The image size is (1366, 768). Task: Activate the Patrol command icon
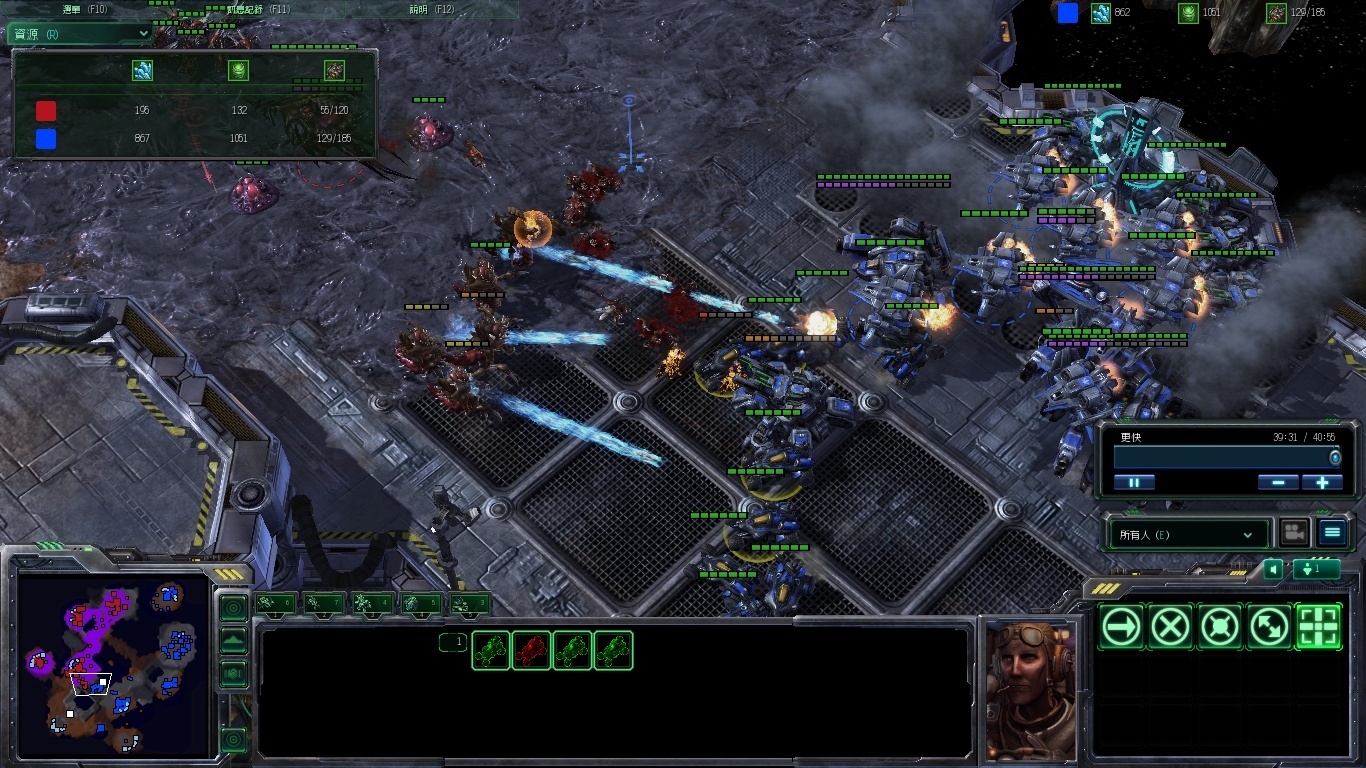1269,627
